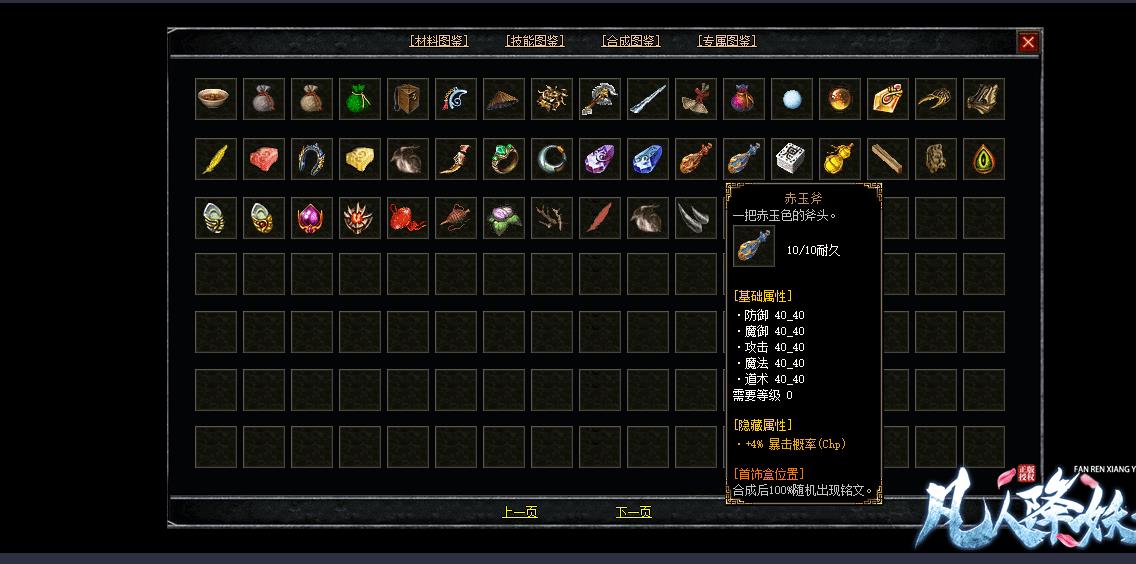Pick the green pouch item
Image resolution: width=1136 pixels, height=564 pixels.
point(360,99)
